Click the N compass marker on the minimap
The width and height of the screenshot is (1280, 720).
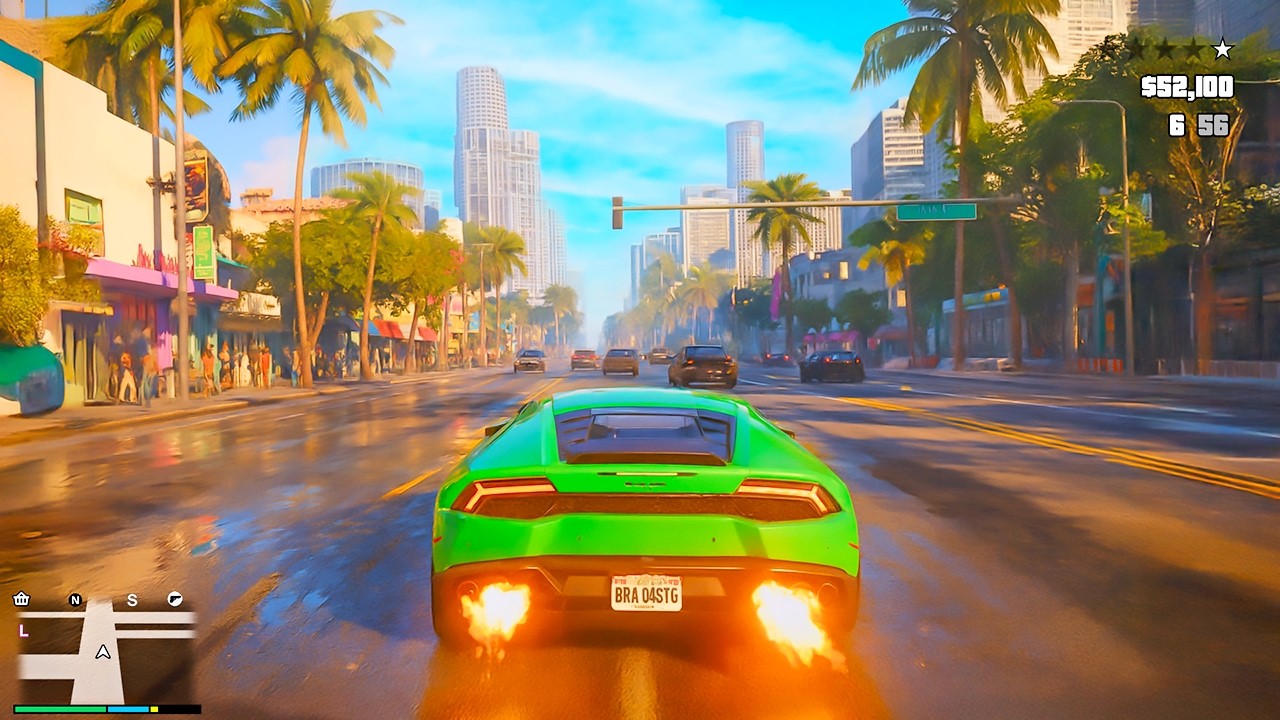click(75, 600)
